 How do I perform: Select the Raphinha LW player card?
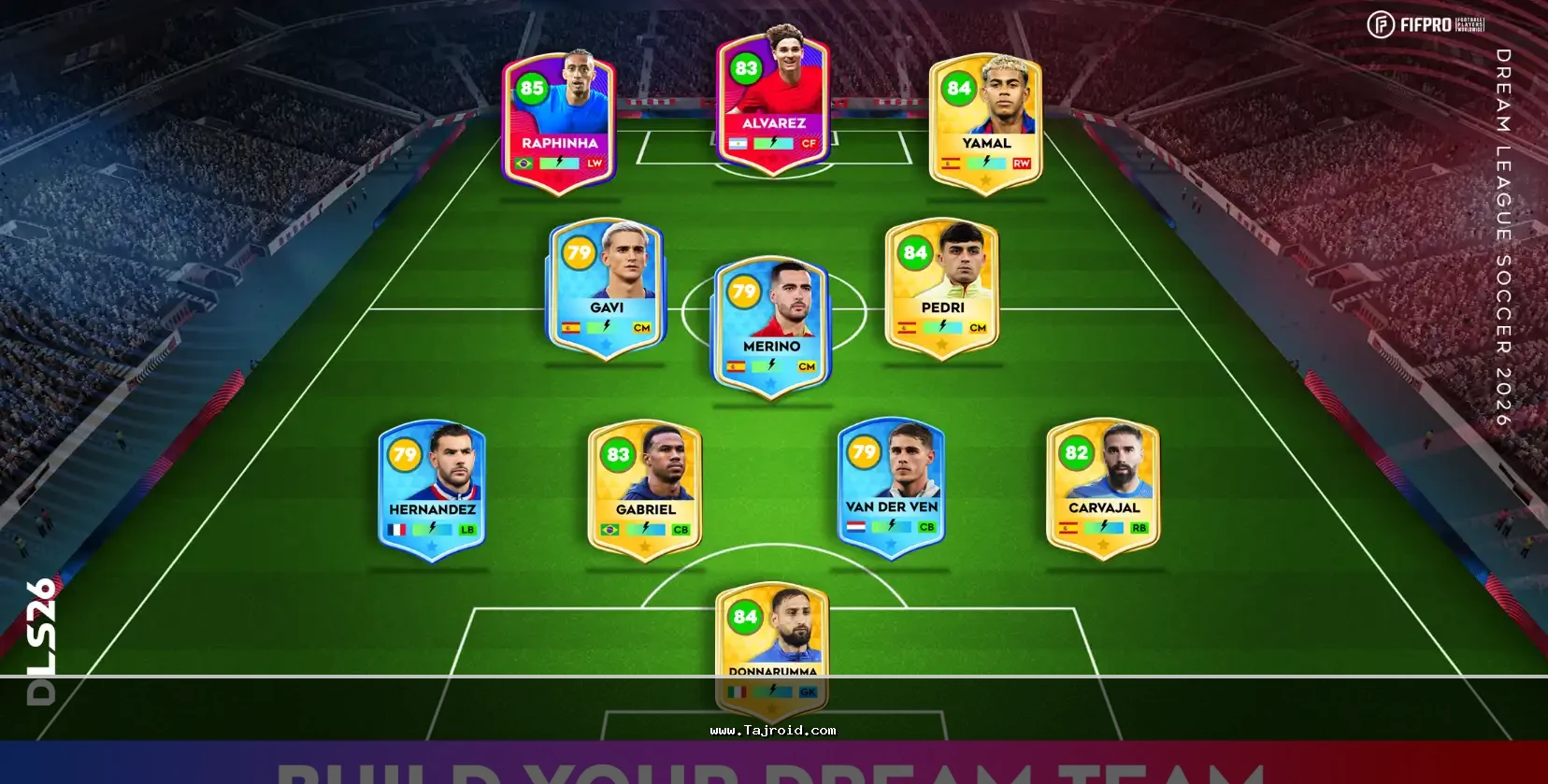pos(559,123)
